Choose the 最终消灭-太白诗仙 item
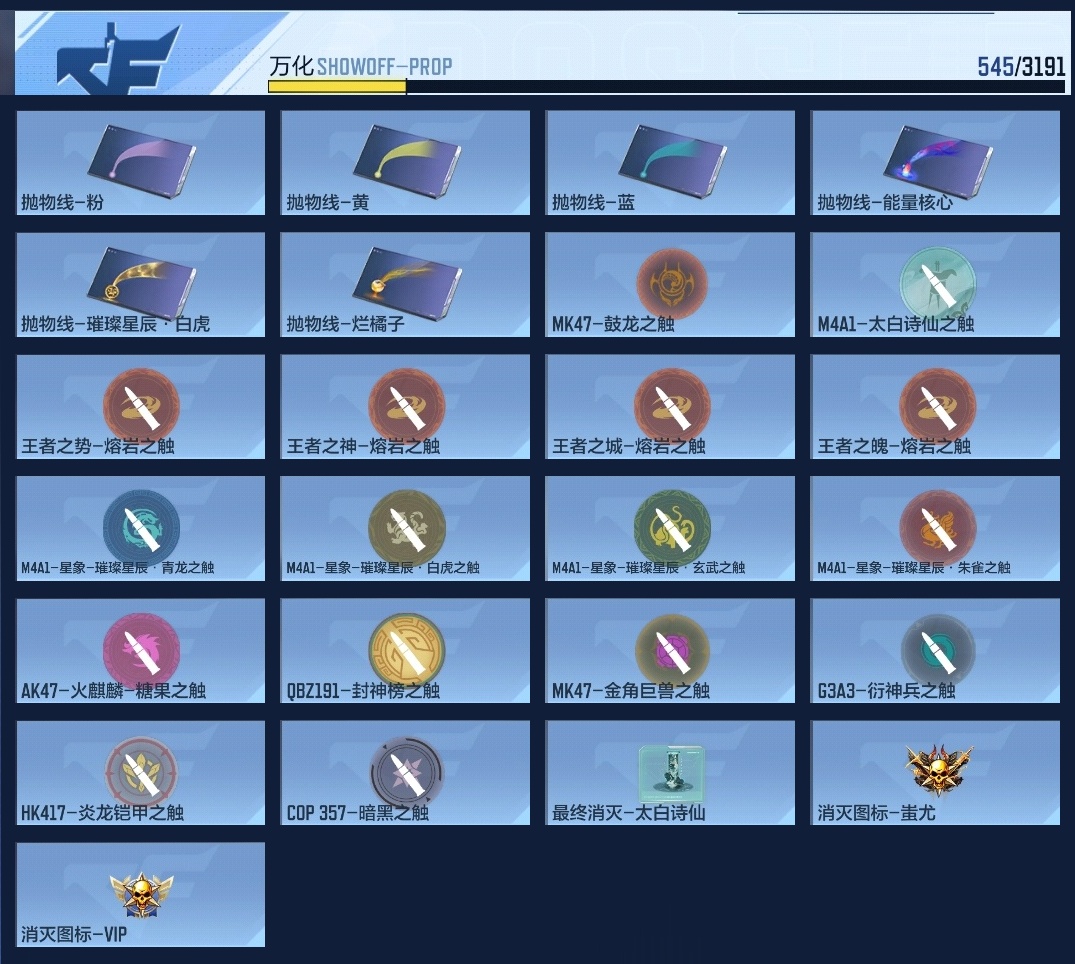 (670, 772)
